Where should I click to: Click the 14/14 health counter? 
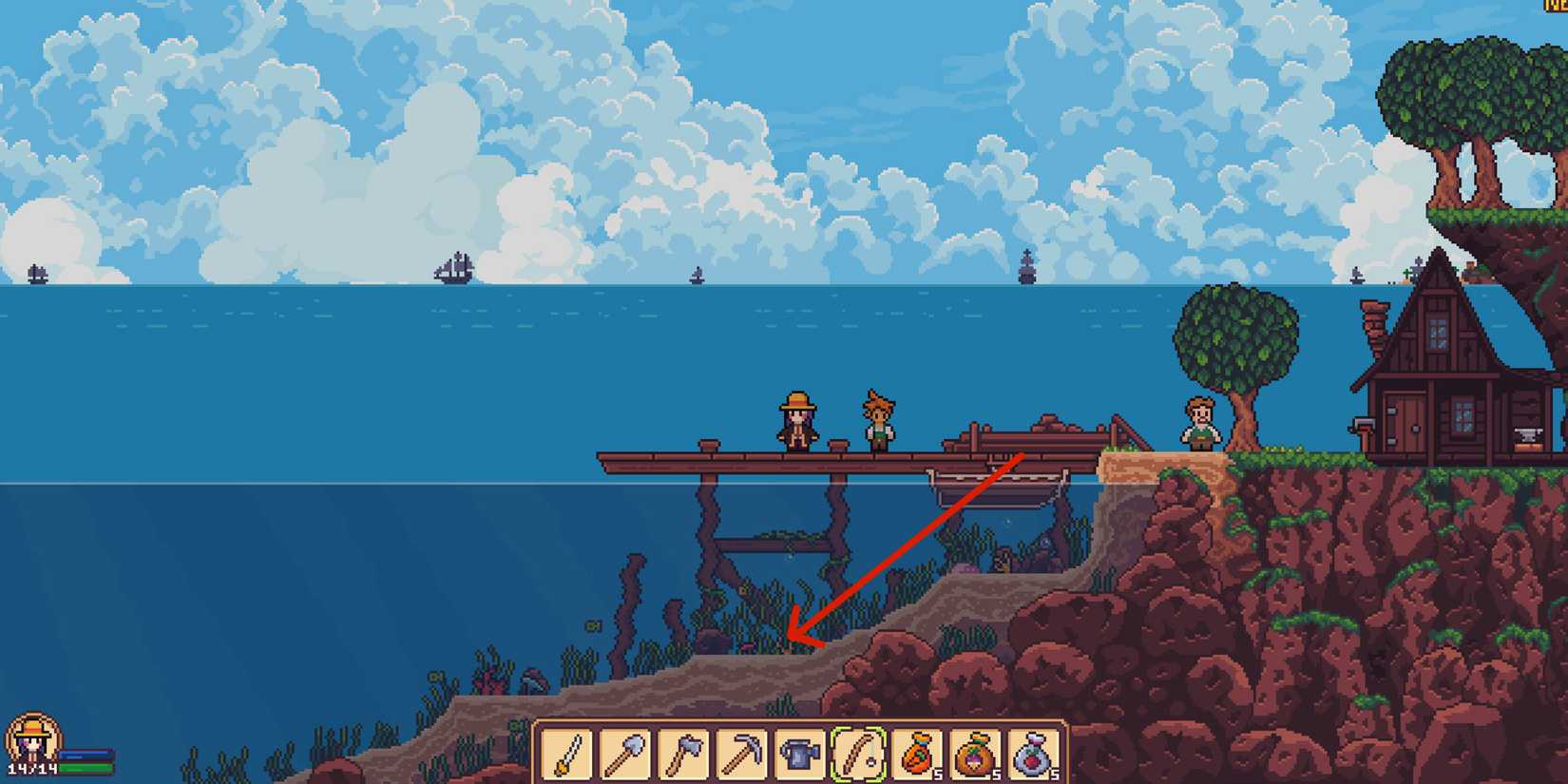(32, 769)
